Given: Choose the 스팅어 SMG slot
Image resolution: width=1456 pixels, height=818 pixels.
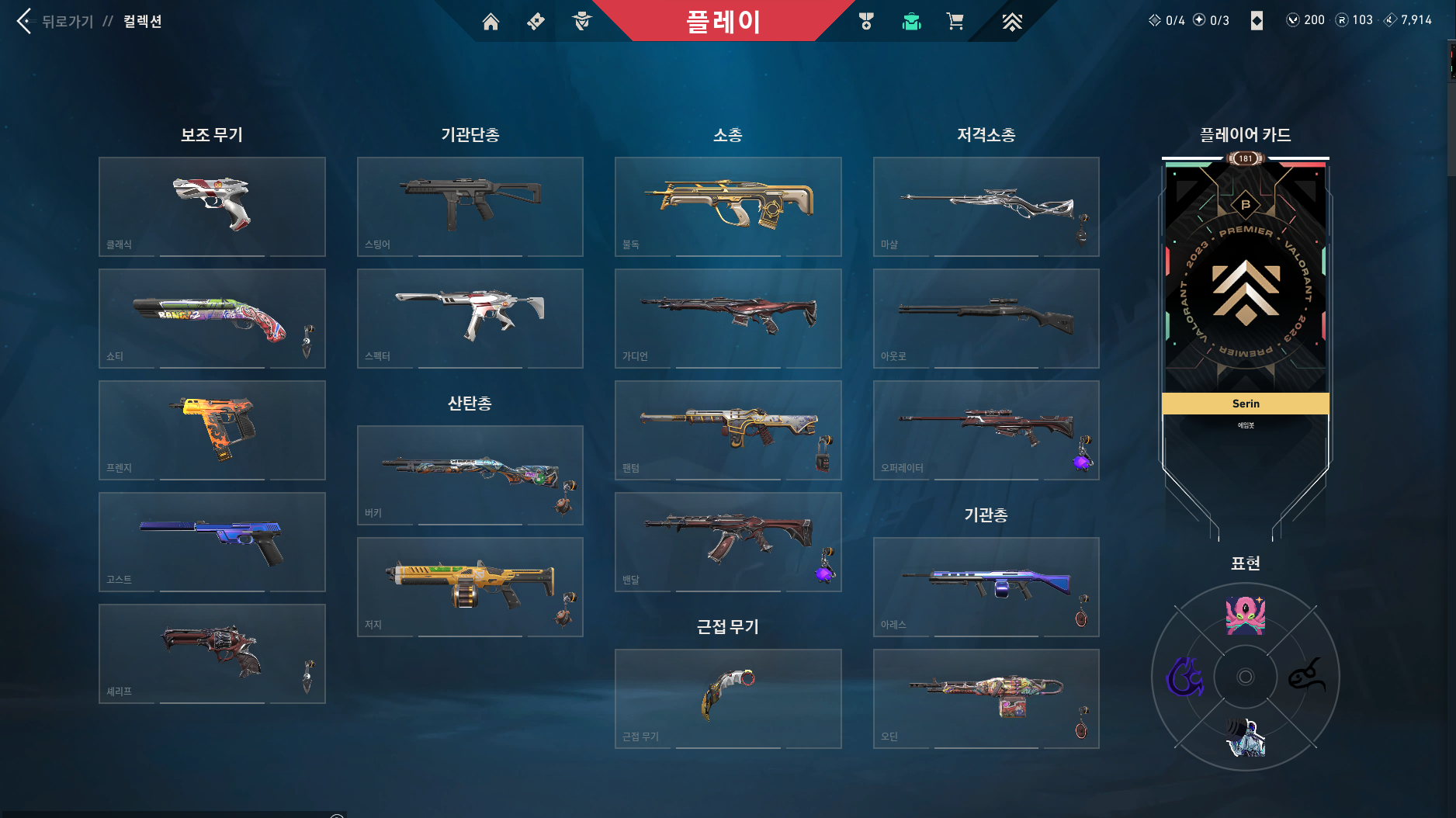Looking at the screenshot, I should [x=470, y=206].
